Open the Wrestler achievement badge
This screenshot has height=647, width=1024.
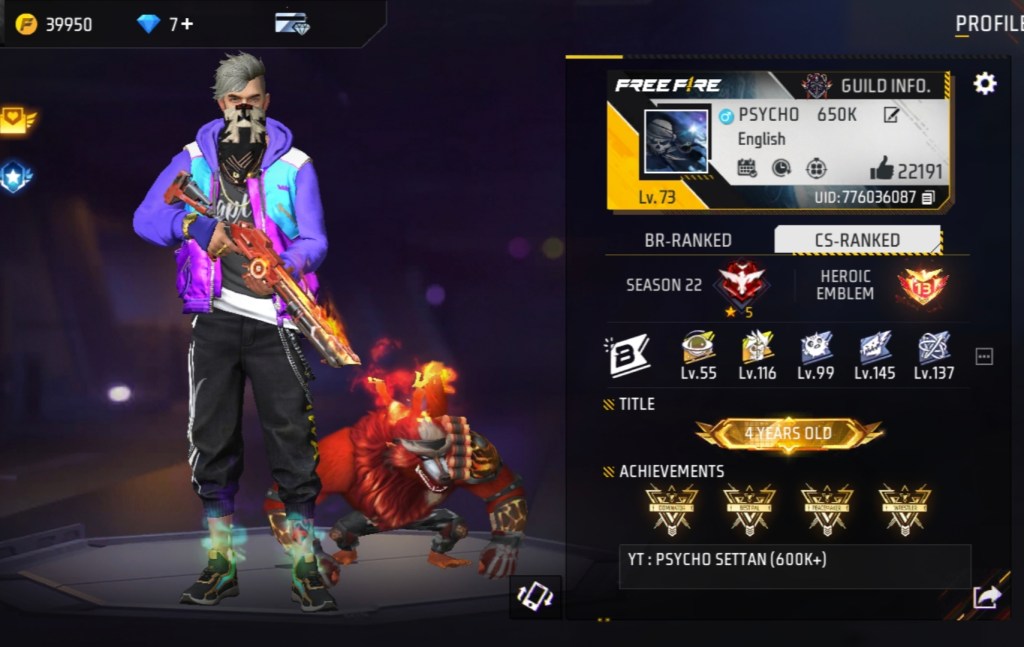tap(905, 509)
